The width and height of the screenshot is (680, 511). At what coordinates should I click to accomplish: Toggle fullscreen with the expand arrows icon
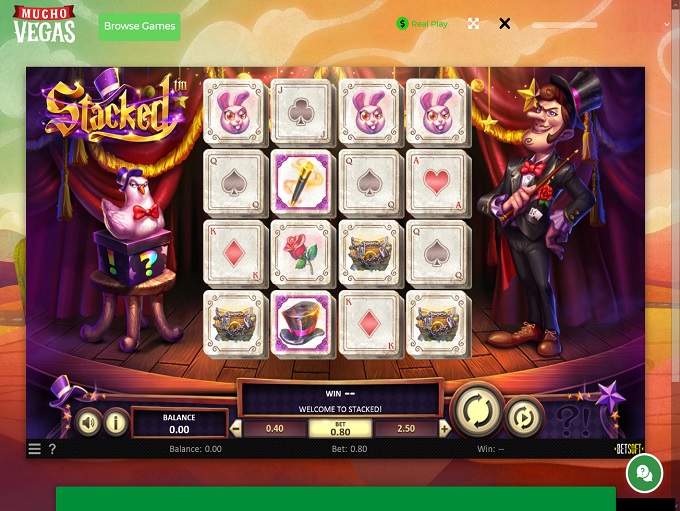474,23
